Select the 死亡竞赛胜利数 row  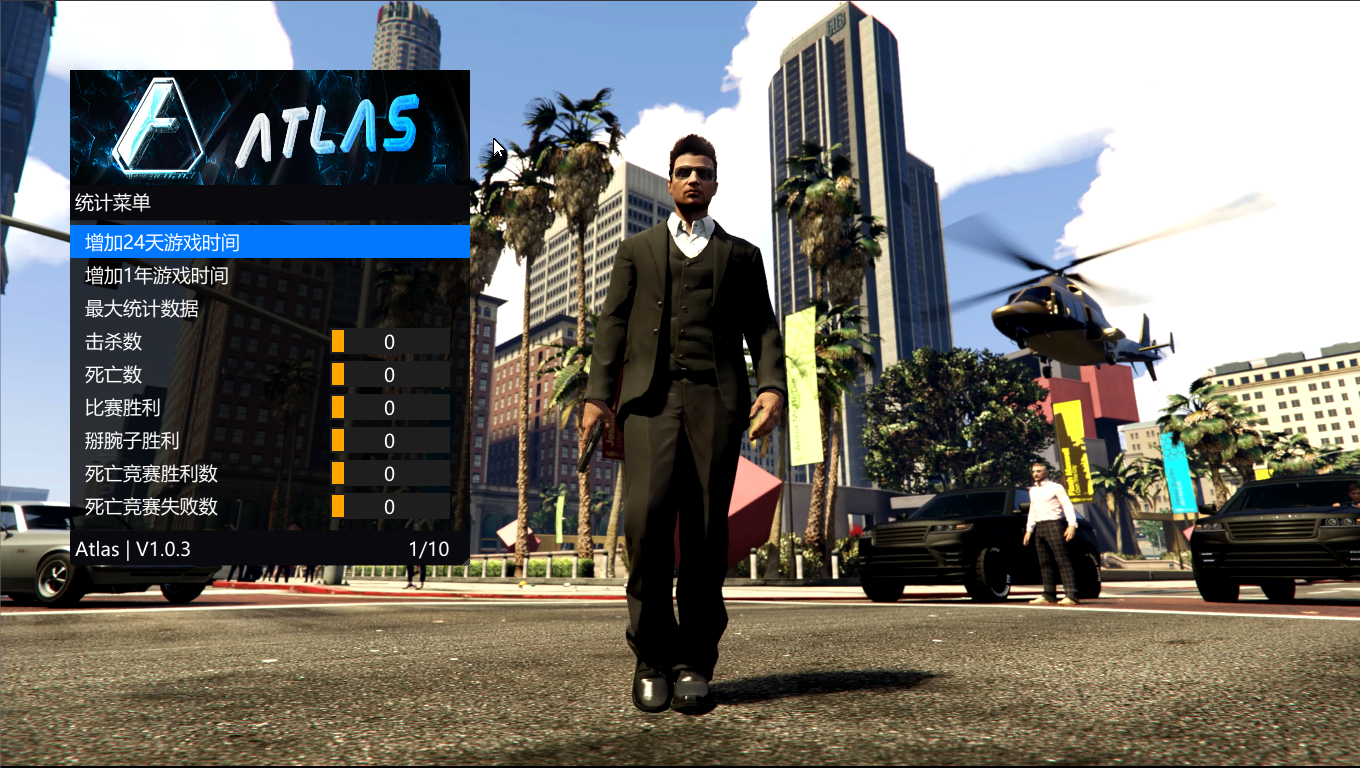151,473
